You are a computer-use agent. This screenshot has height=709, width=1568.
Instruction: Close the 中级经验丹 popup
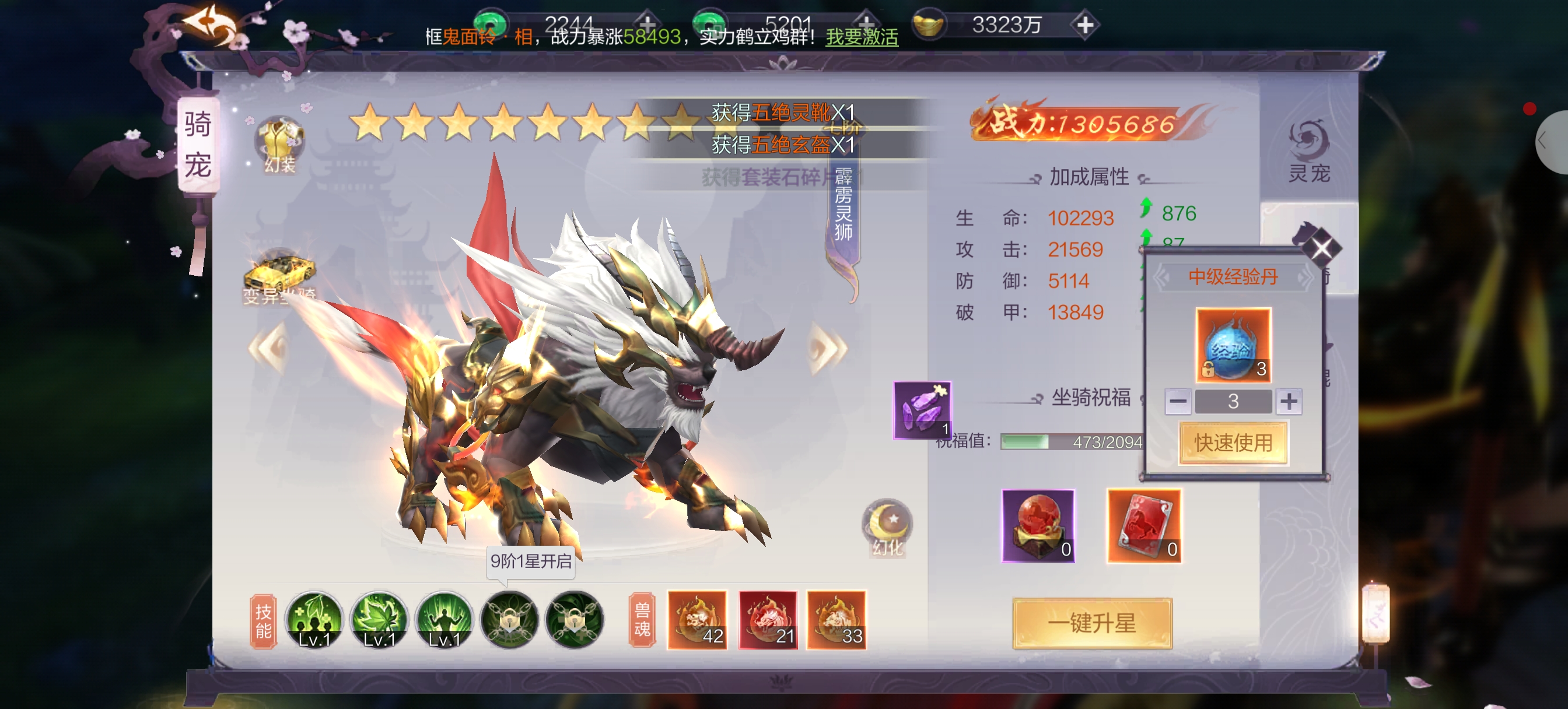pos(1321,248)
